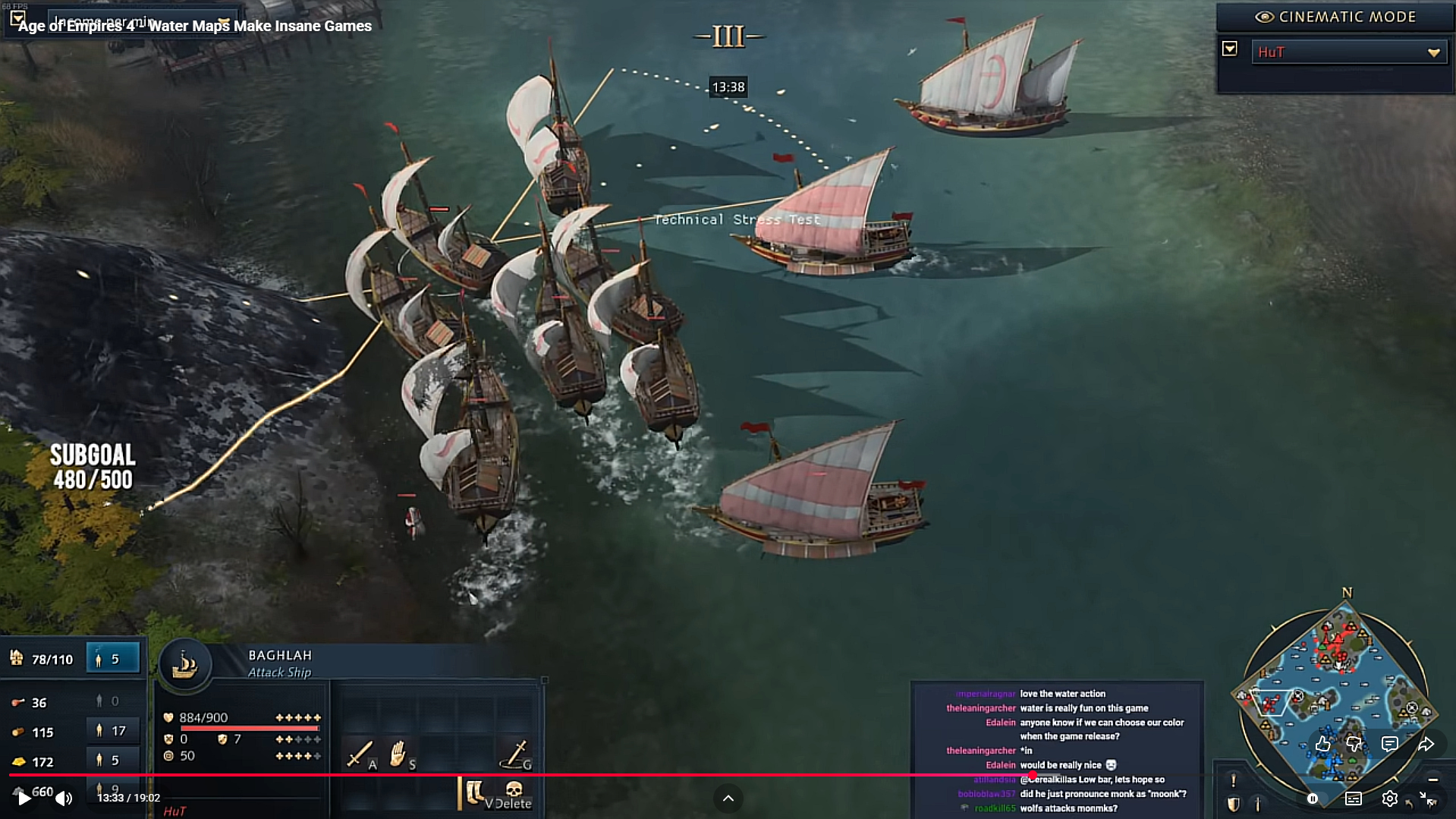
Task: Play the video
Action: click(24, 798)
